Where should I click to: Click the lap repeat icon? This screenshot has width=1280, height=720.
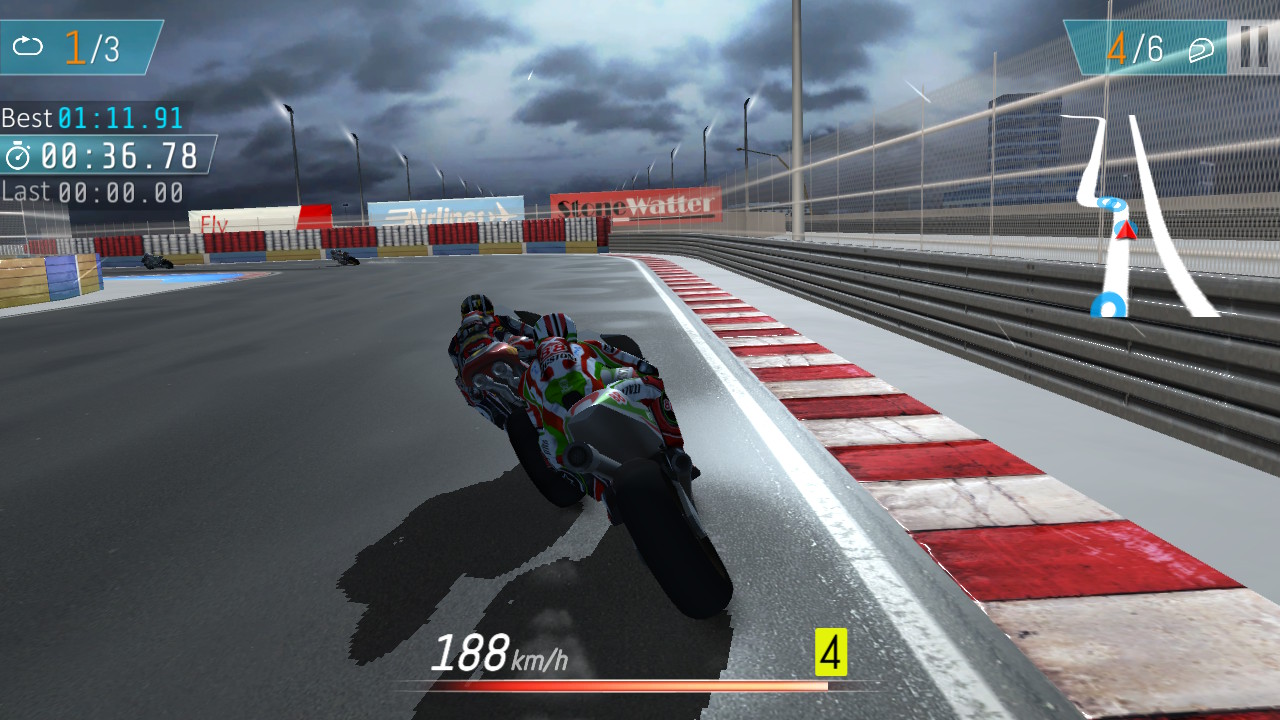(x=29, y=44)
